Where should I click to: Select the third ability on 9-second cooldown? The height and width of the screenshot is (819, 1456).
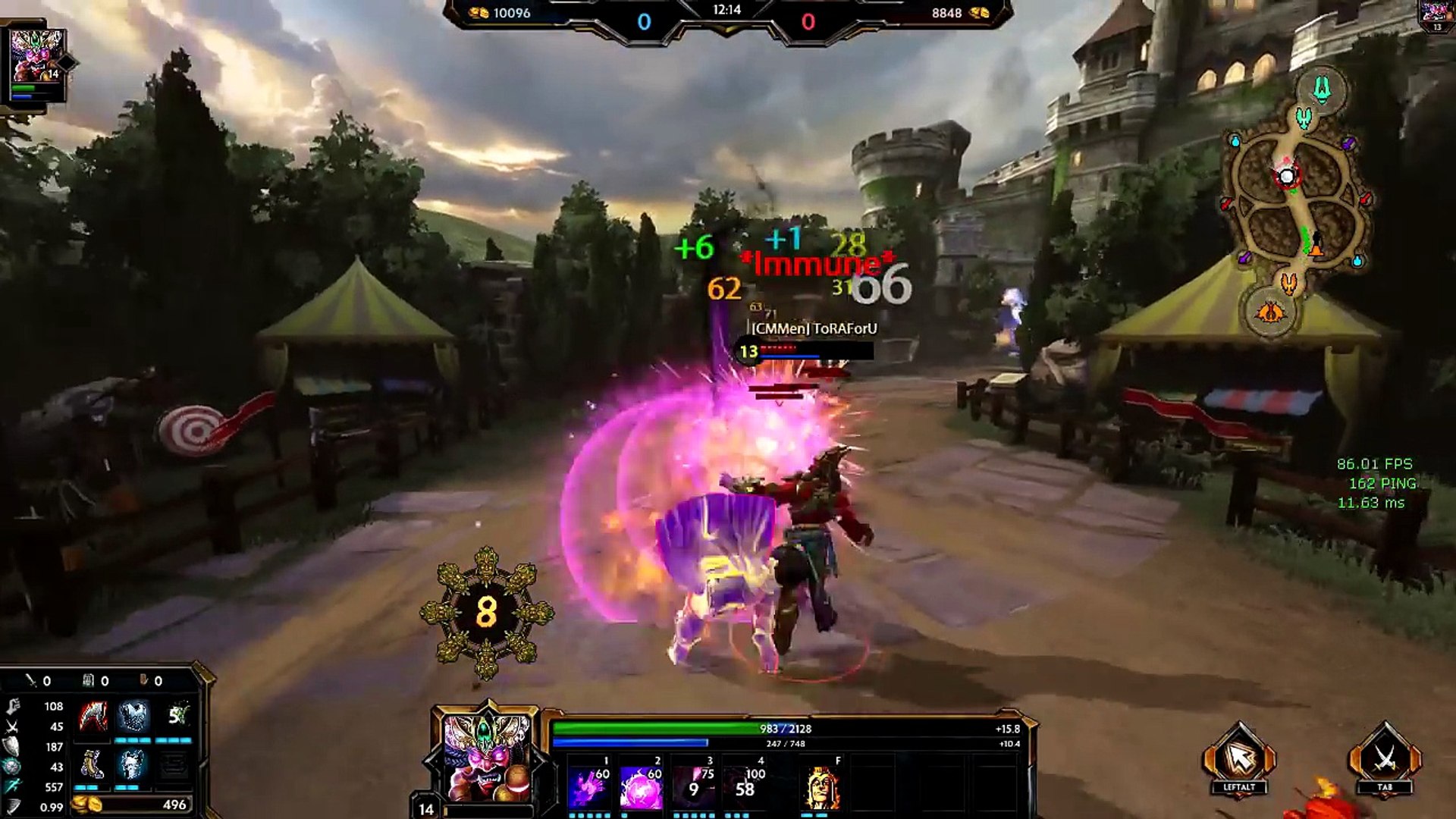click(x=694, y=788)
